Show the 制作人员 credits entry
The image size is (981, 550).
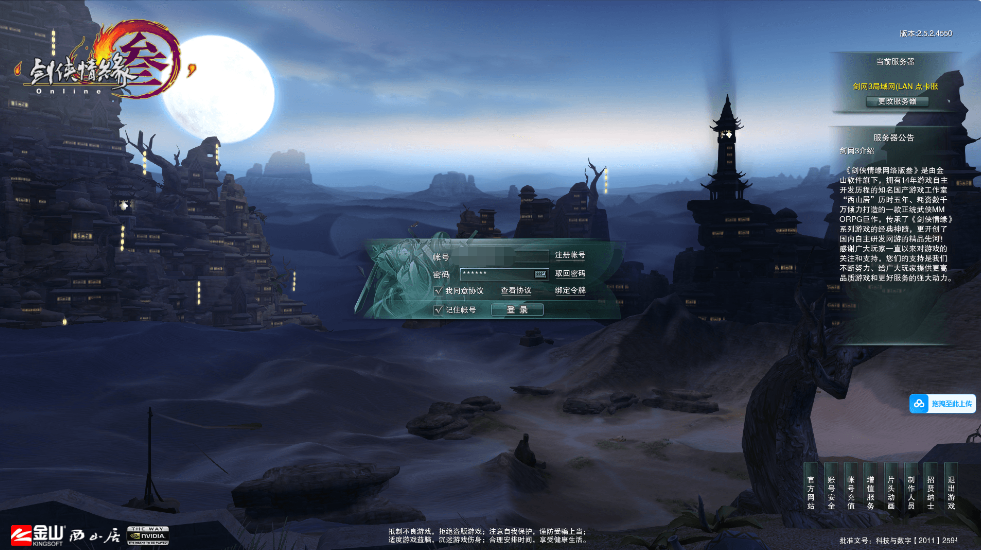(910, 492)
